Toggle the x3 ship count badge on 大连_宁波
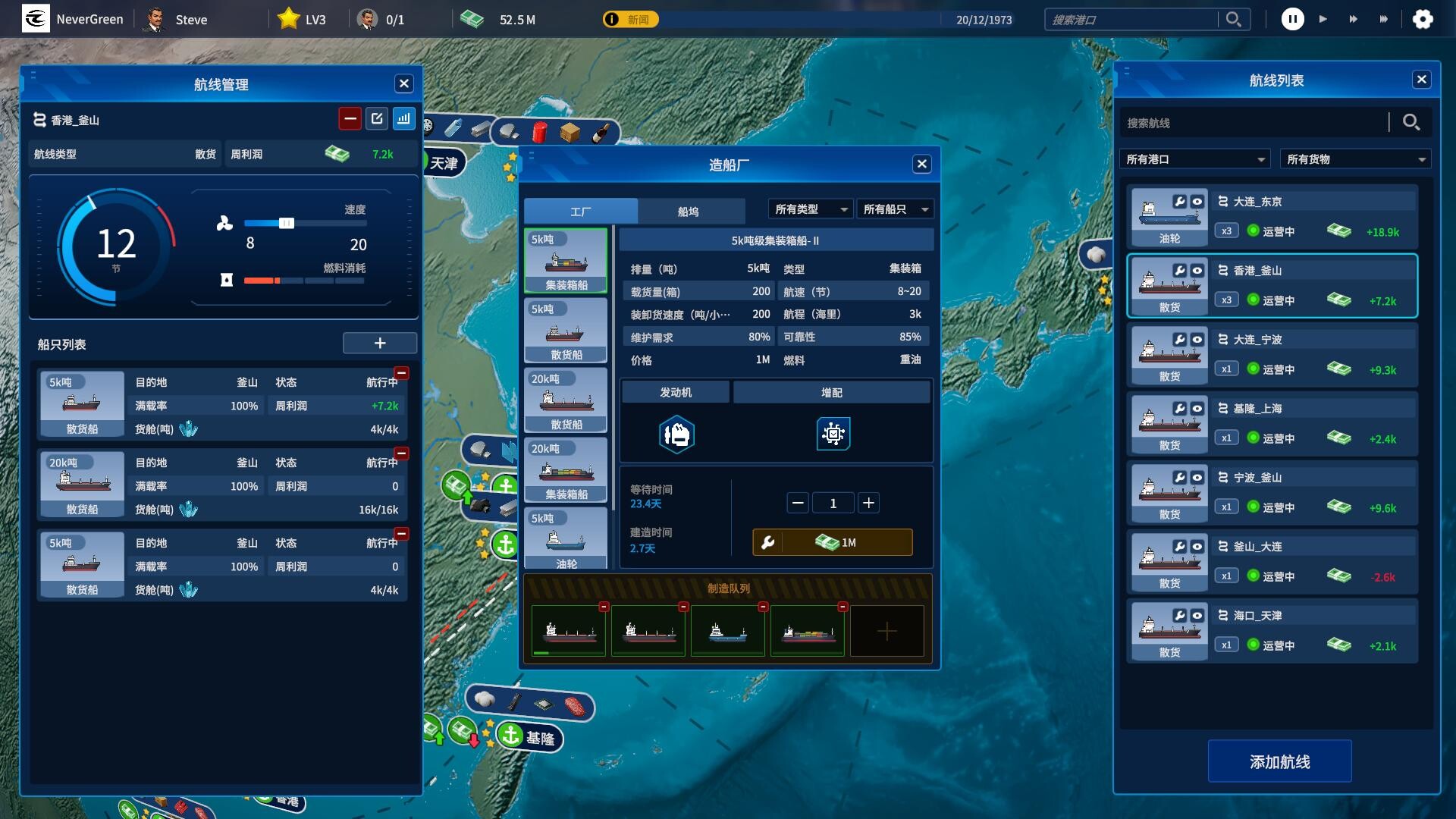Screen dimensions: 1456x819 click(1227, 369)
